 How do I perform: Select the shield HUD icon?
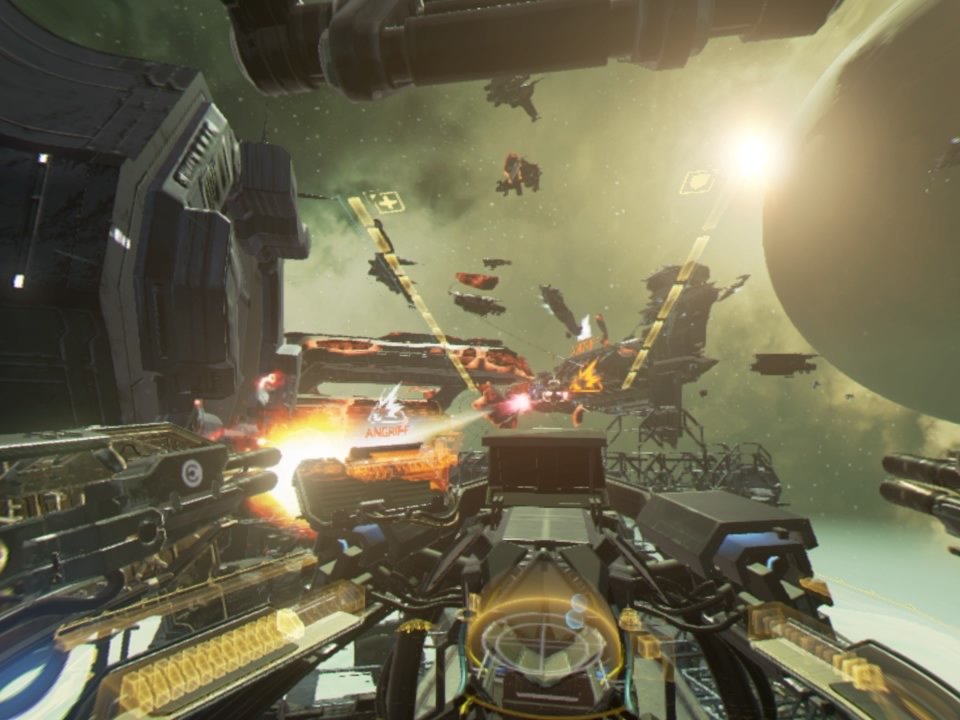[696, 182]
